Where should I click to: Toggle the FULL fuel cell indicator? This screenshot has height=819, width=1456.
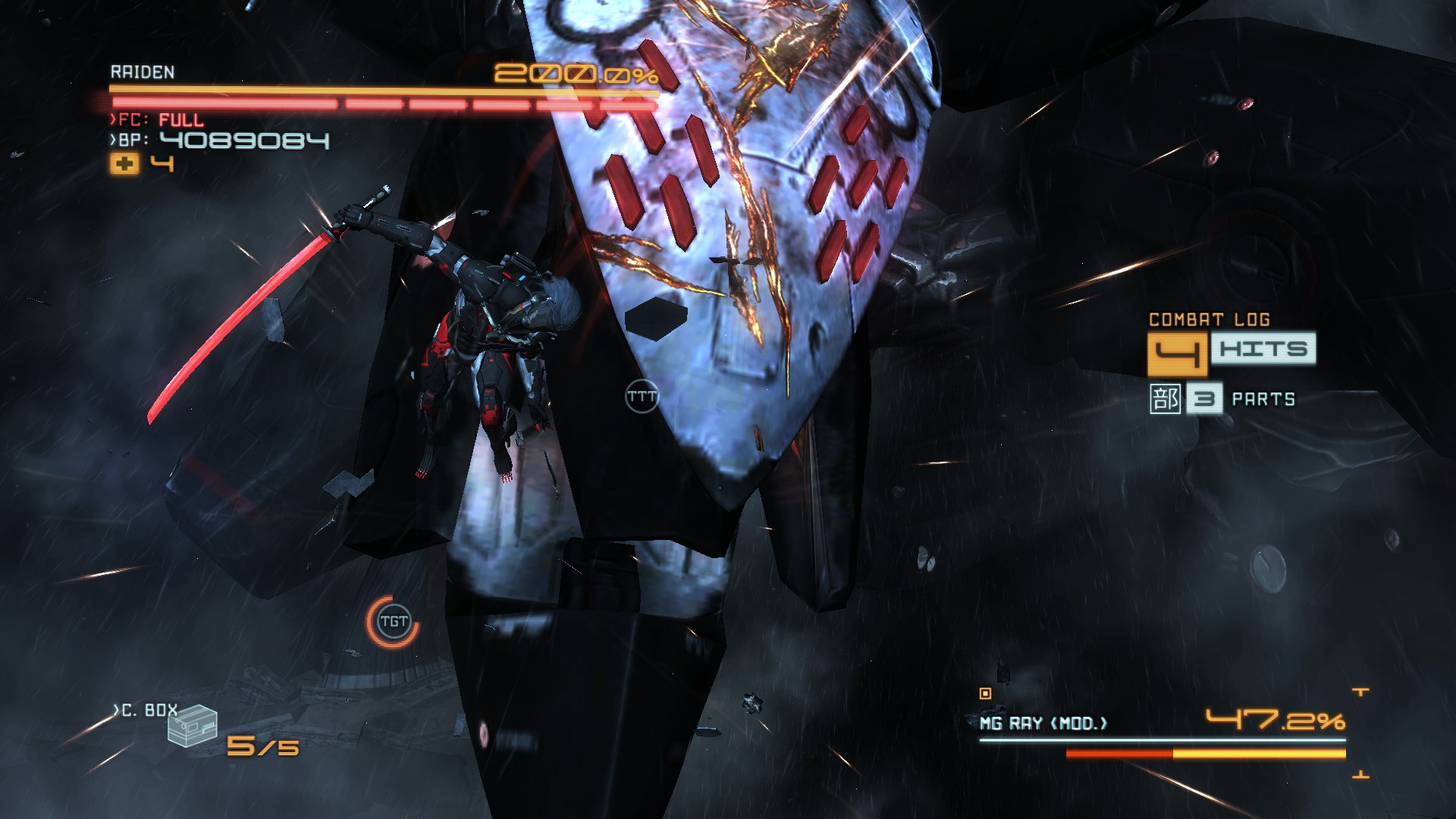click(x=179, y=118)
